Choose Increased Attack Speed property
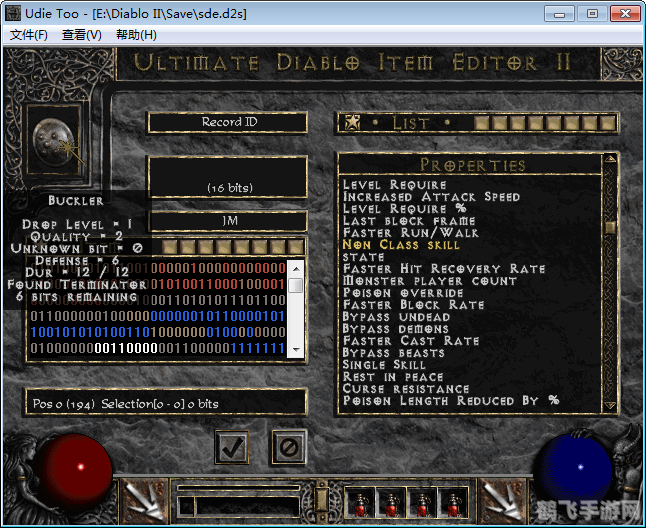 (431, 197)
